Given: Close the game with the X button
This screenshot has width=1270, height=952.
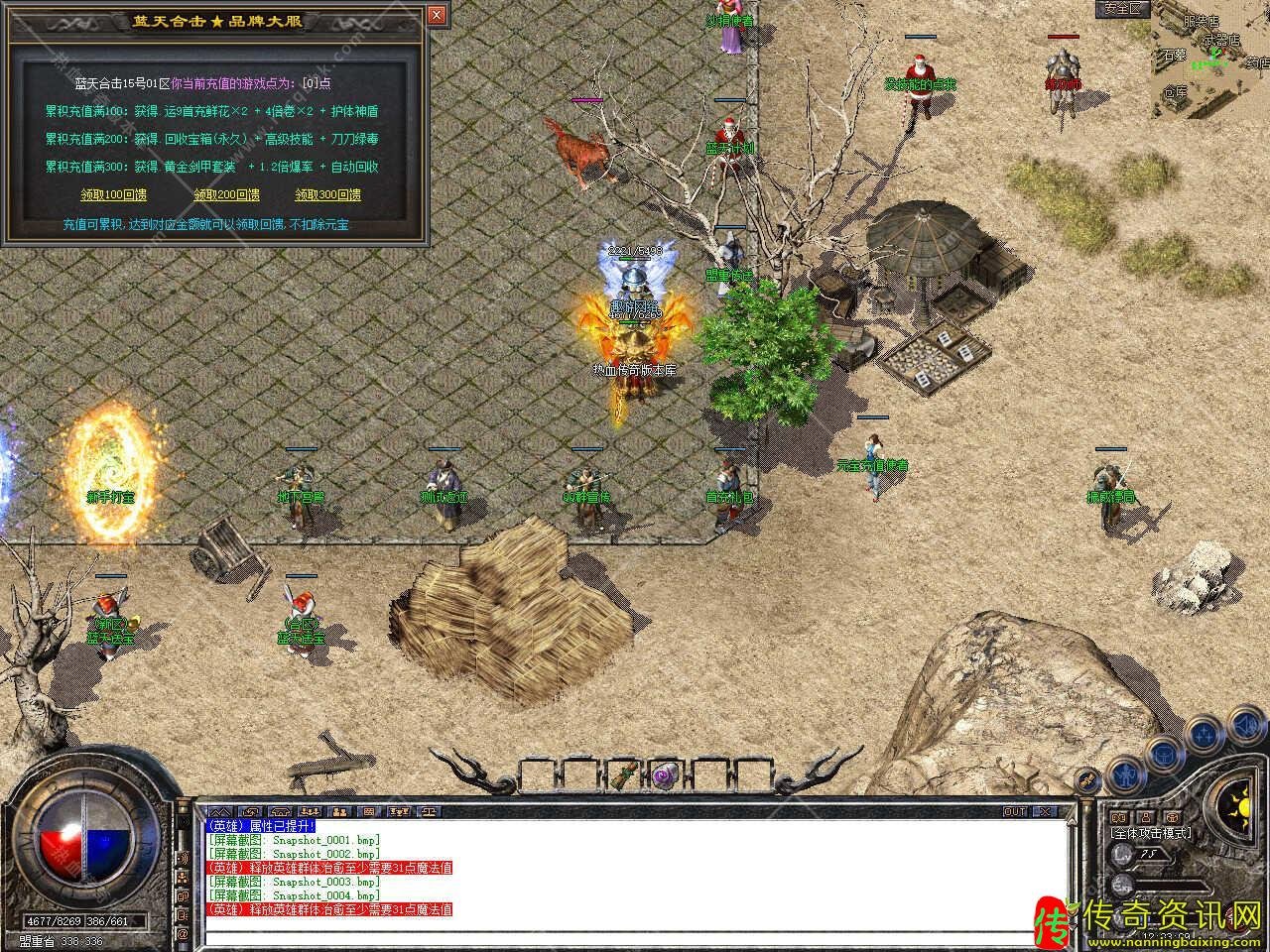Looking at the screenshot, I should (x=1044, y=811).
